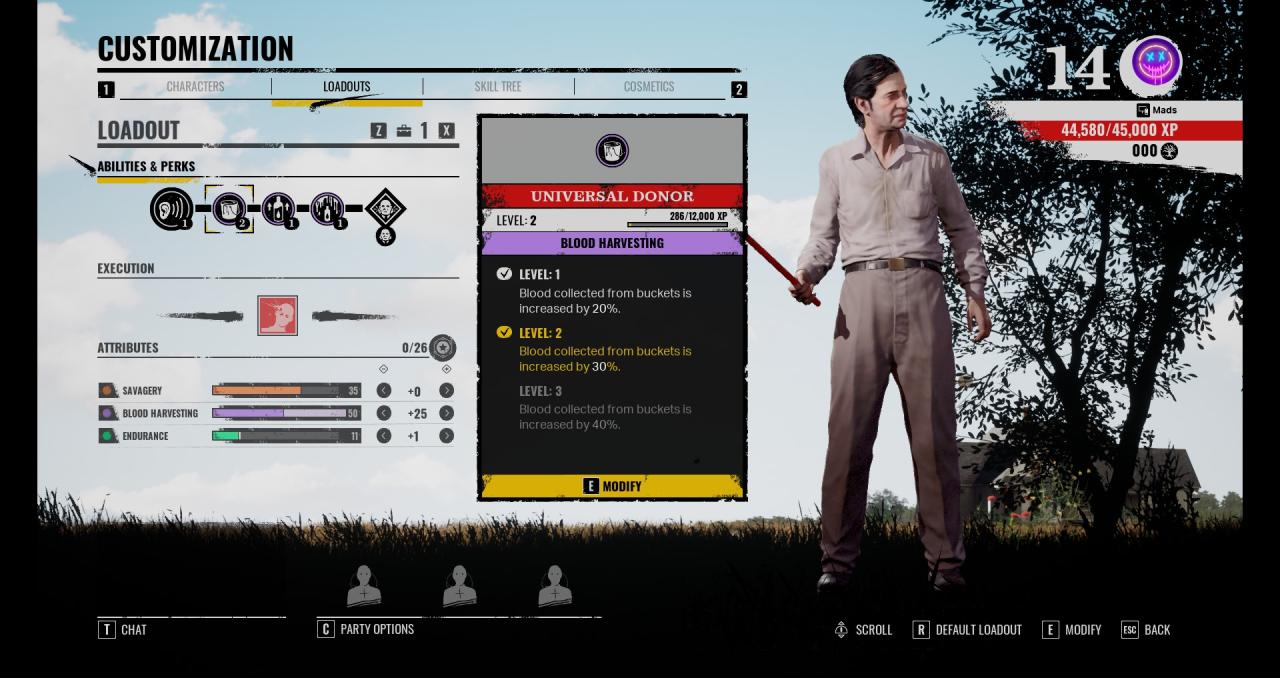The height and width of the screenshot is (678, 1280).
Task: Reduce Endurance attribute points
Action: [383, 436]
